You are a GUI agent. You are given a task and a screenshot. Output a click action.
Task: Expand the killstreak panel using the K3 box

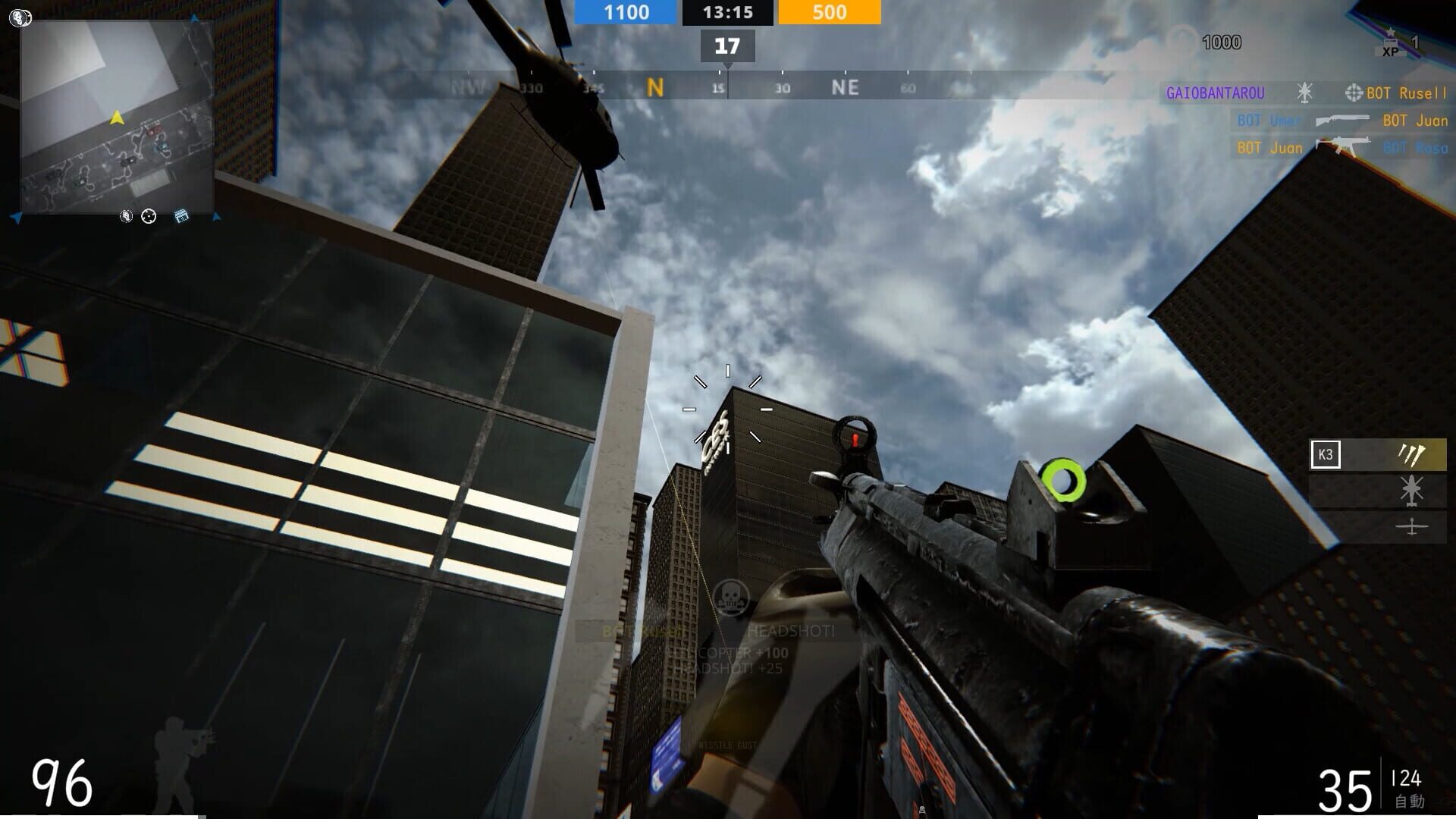(x=1326, y=454)
